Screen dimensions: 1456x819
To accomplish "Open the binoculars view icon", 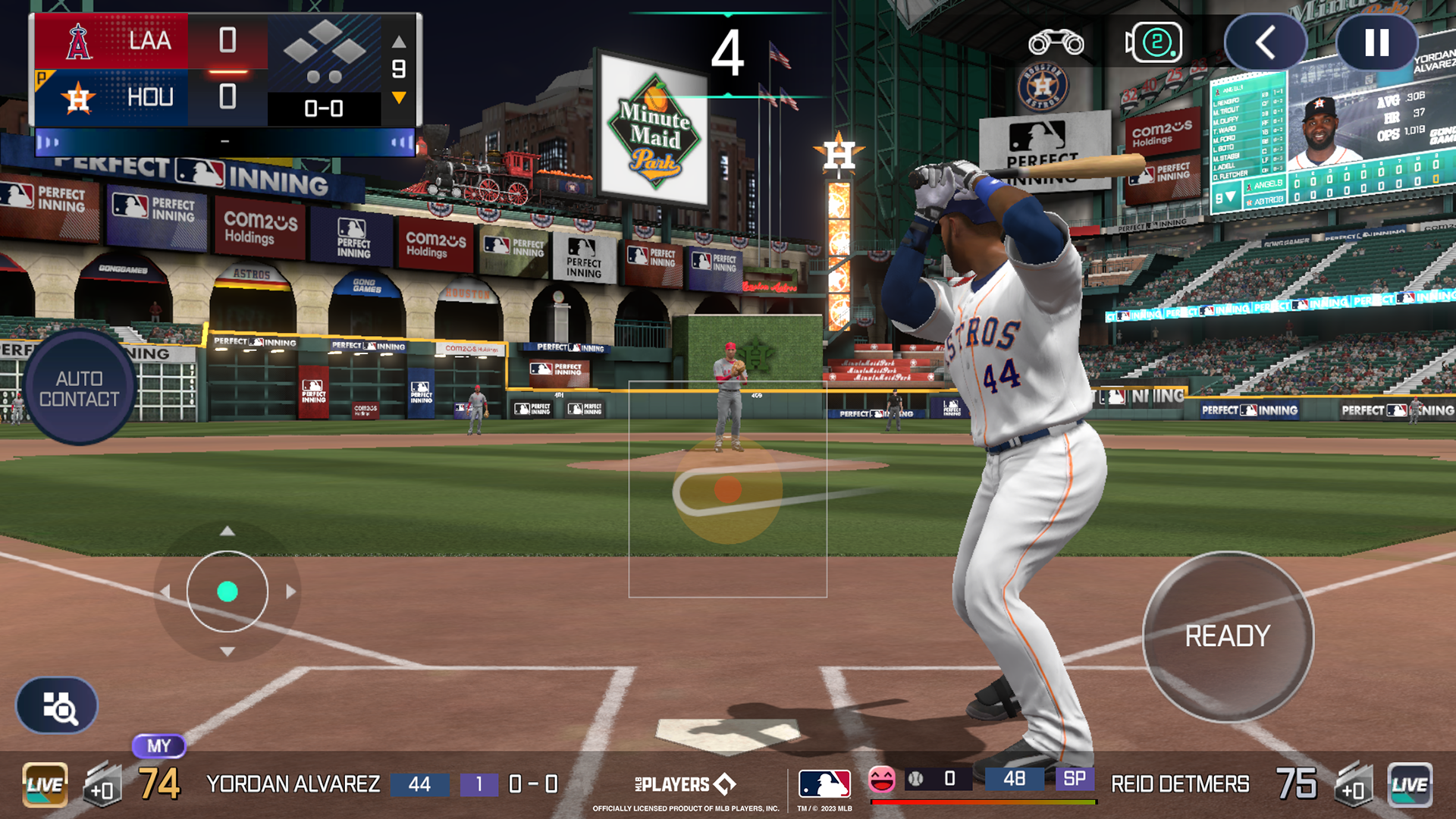I will [1056, 43].
